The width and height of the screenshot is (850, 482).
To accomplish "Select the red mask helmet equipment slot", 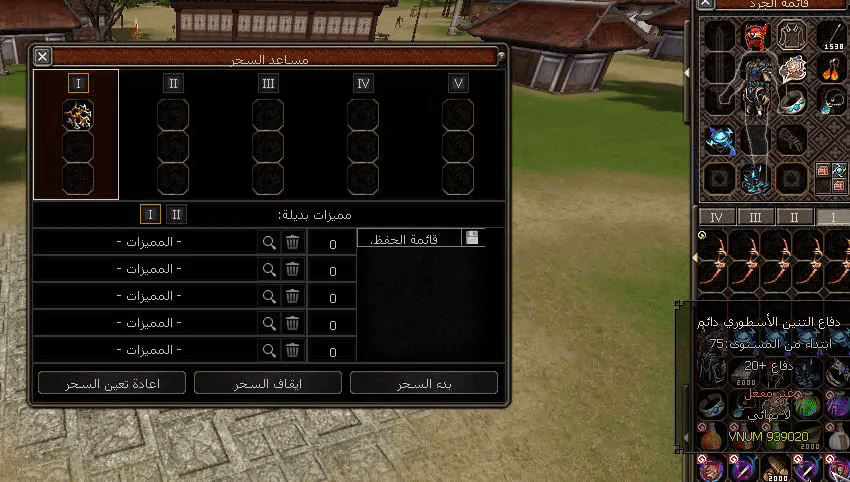I will click(x=755, y=38).
